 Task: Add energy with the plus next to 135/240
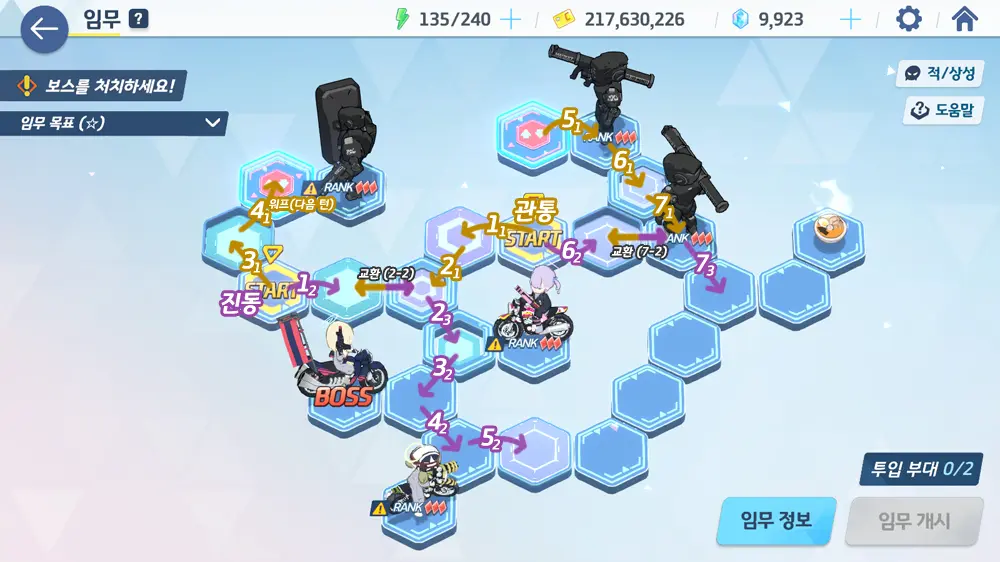[510, 19]
